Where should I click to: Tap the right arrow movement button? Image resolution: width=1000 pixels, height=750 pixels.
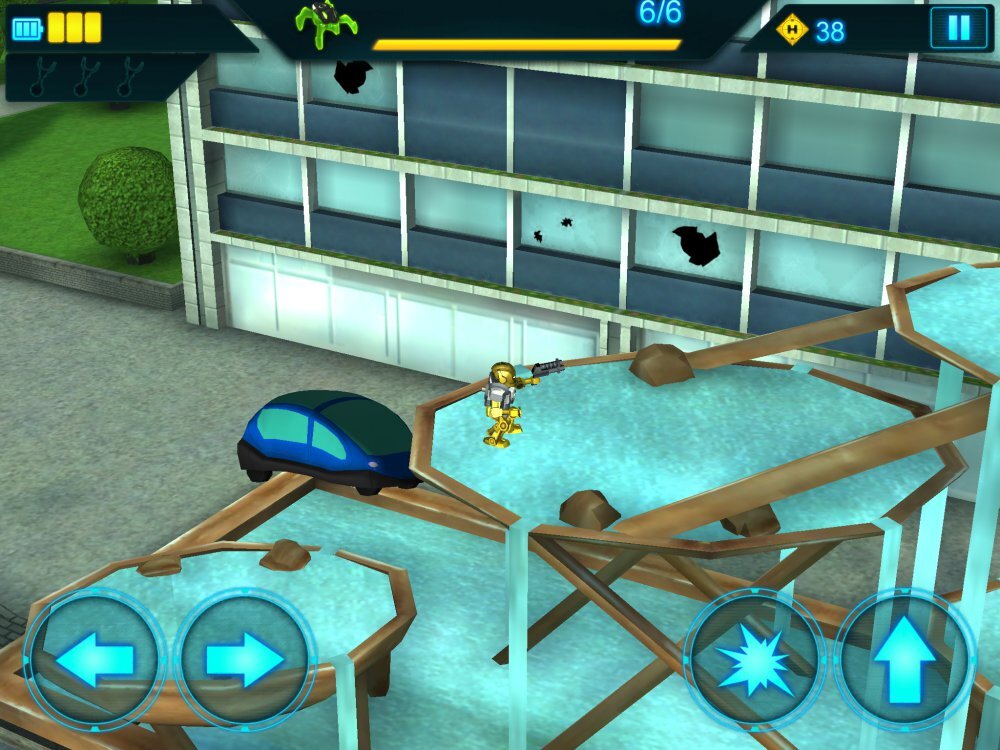(245, 659)
